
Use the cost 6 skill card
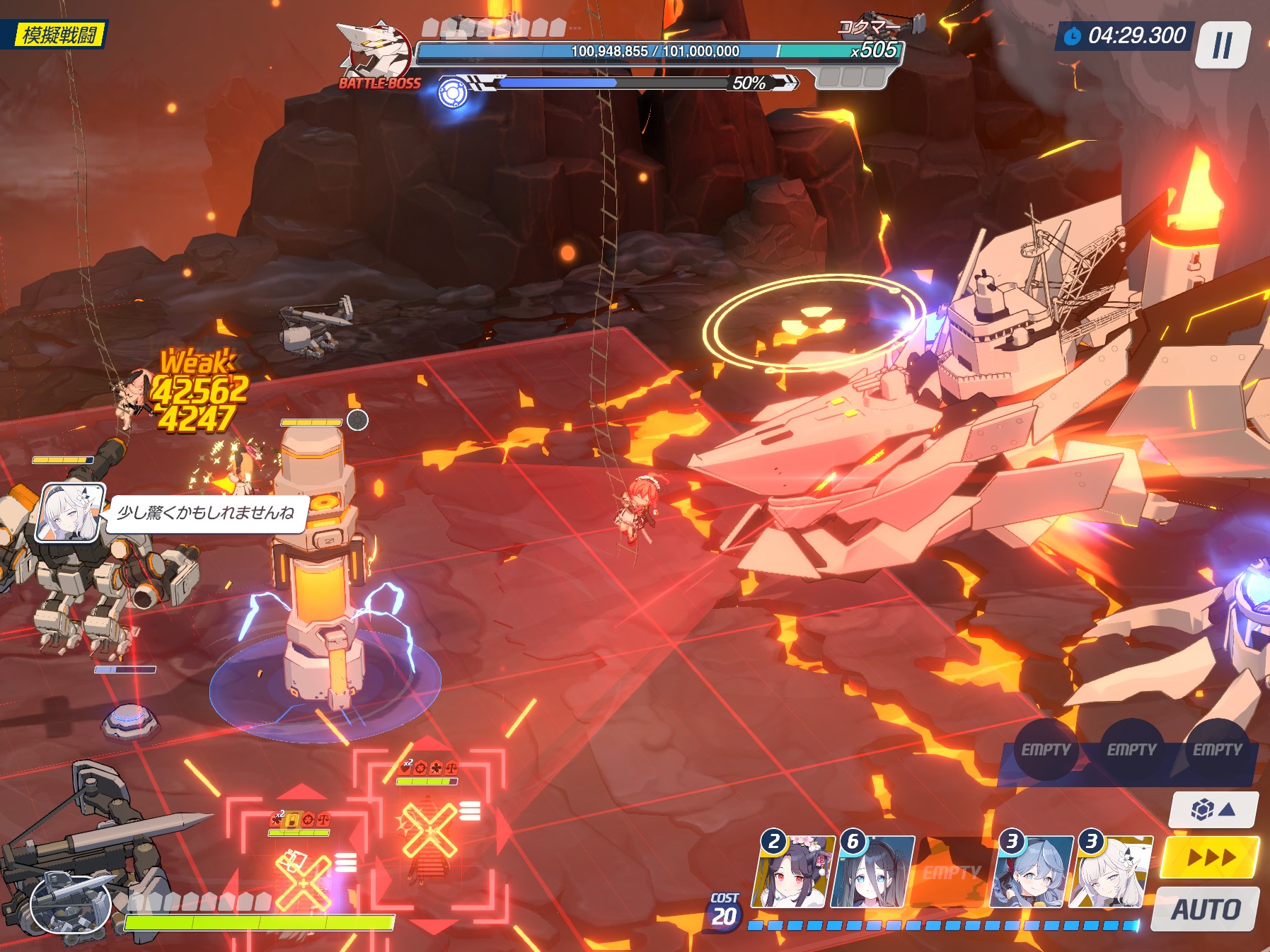(872, 871)
